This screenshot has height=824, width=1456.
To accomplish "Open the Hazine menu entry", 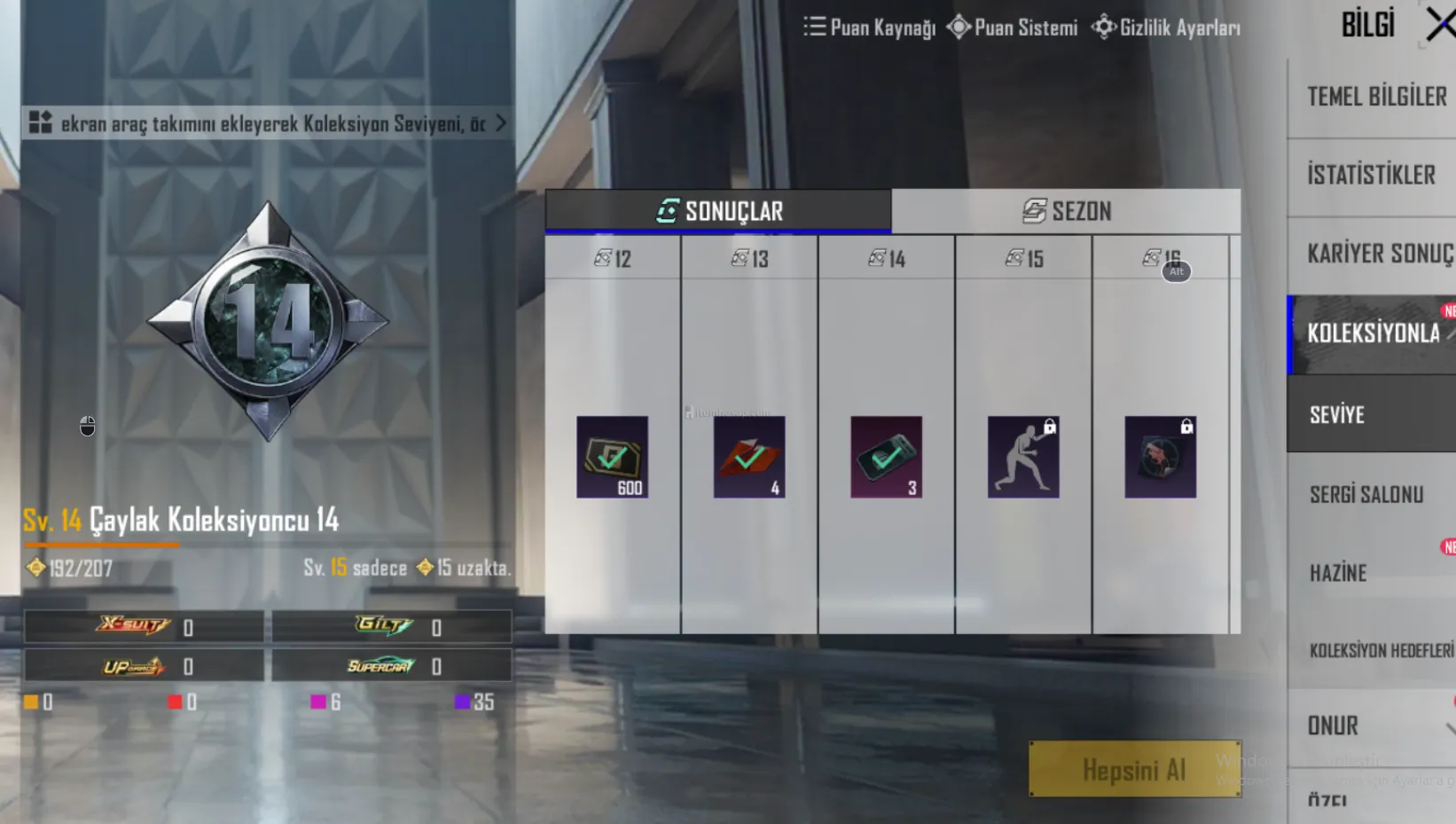I will click(1338, 573).
